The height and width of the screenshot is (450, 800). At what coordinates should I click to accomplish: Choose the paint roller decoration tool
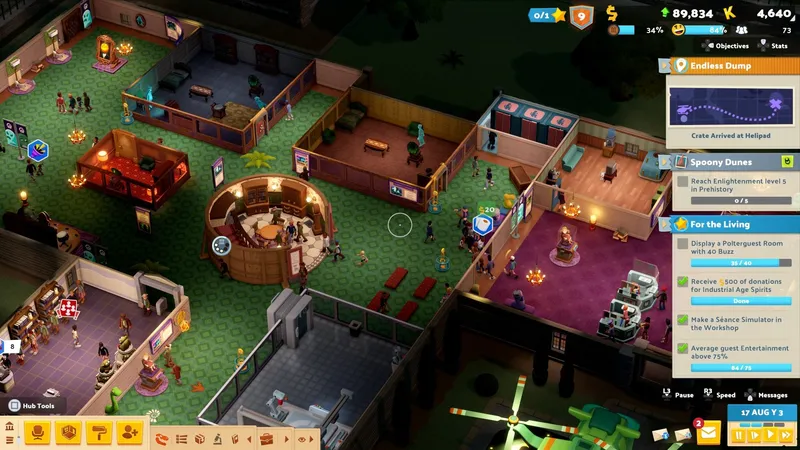tap(99, 432)
